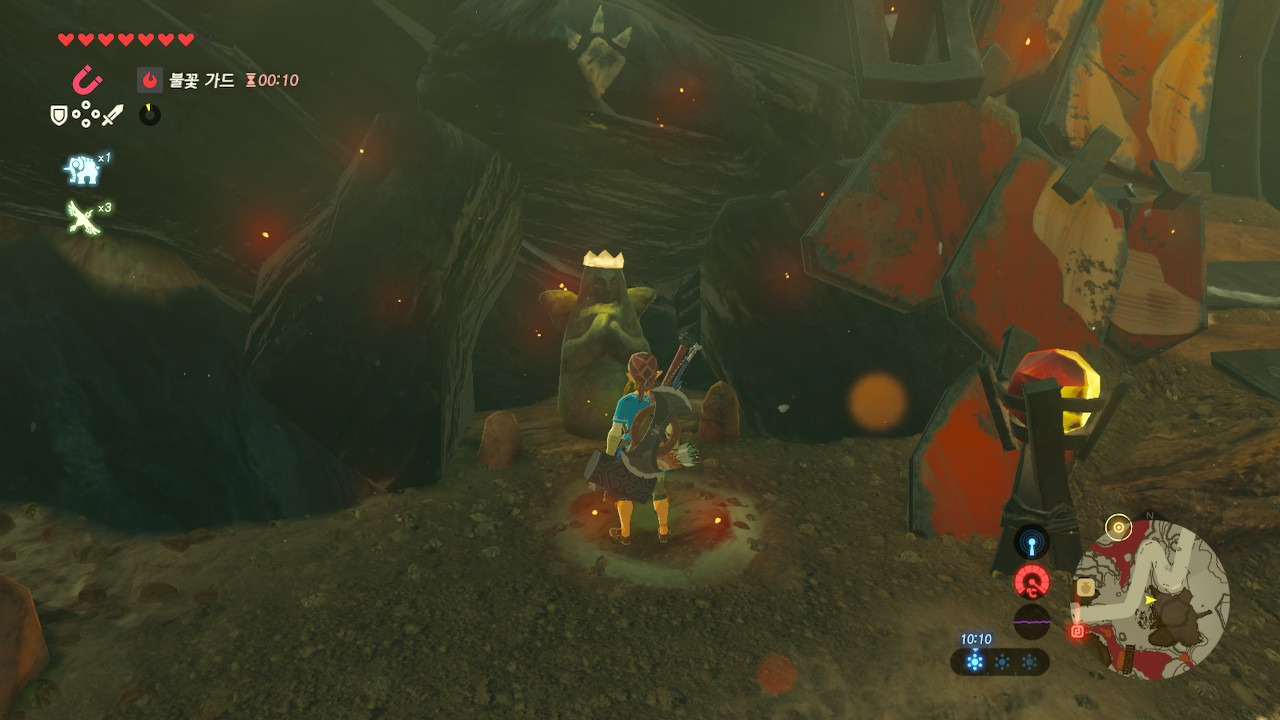The image size is (1280, 720).
Task: Click the weather forecast bar
Action: [1000, 661]
